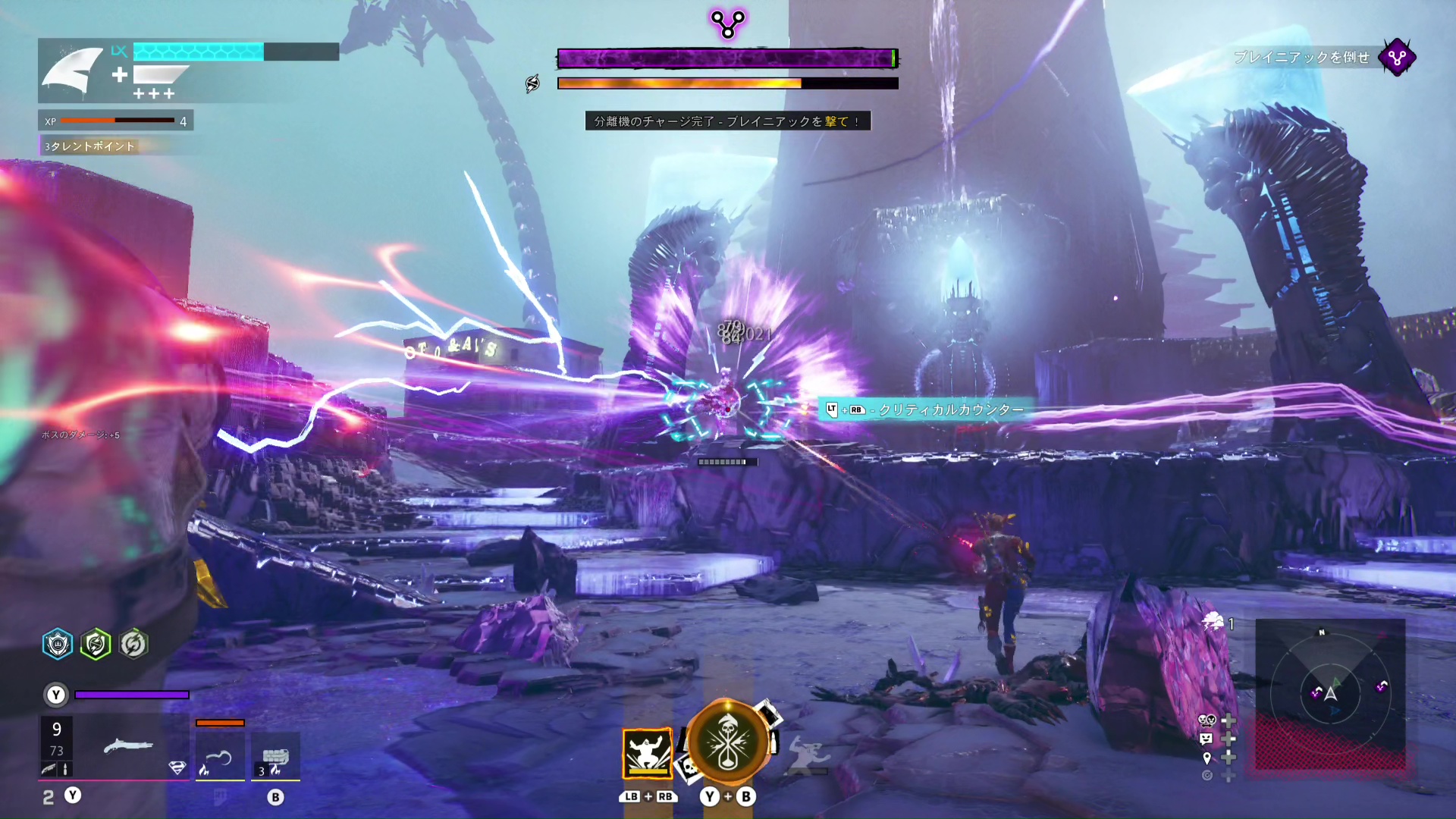Choose the squad swap skulls shortcut
The height and width of the screenshot is (819, 1456).
coord(1207,720)
